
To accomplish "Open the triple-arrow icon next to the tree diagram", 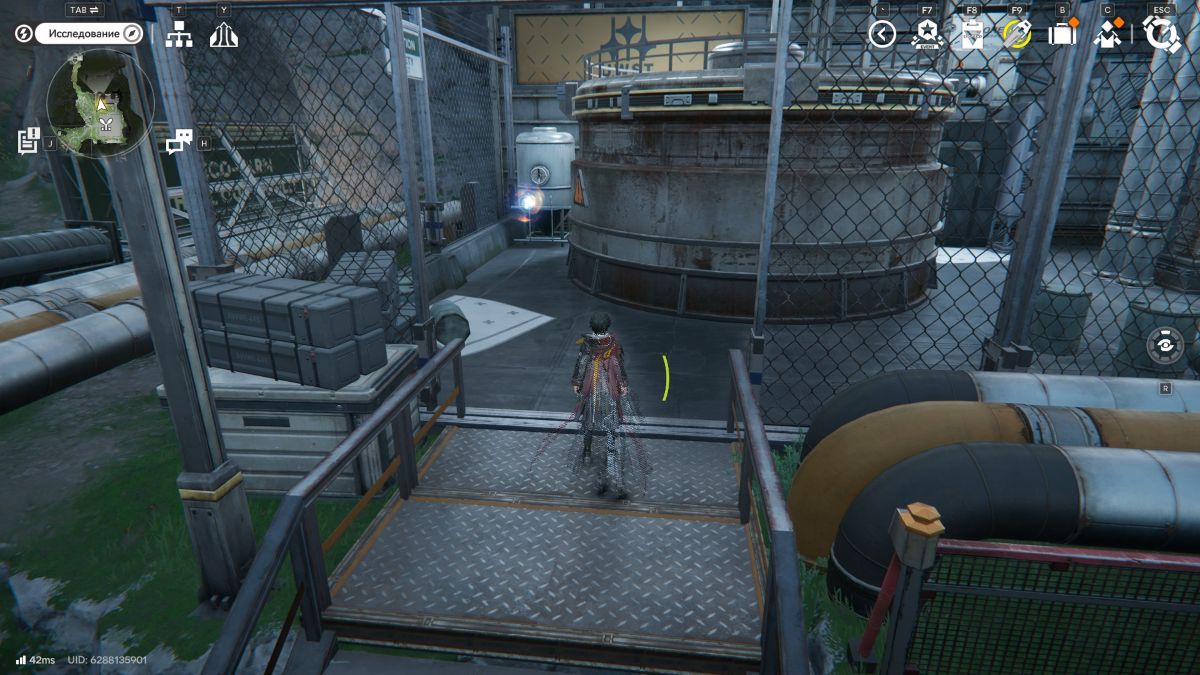I will [223, 35].
